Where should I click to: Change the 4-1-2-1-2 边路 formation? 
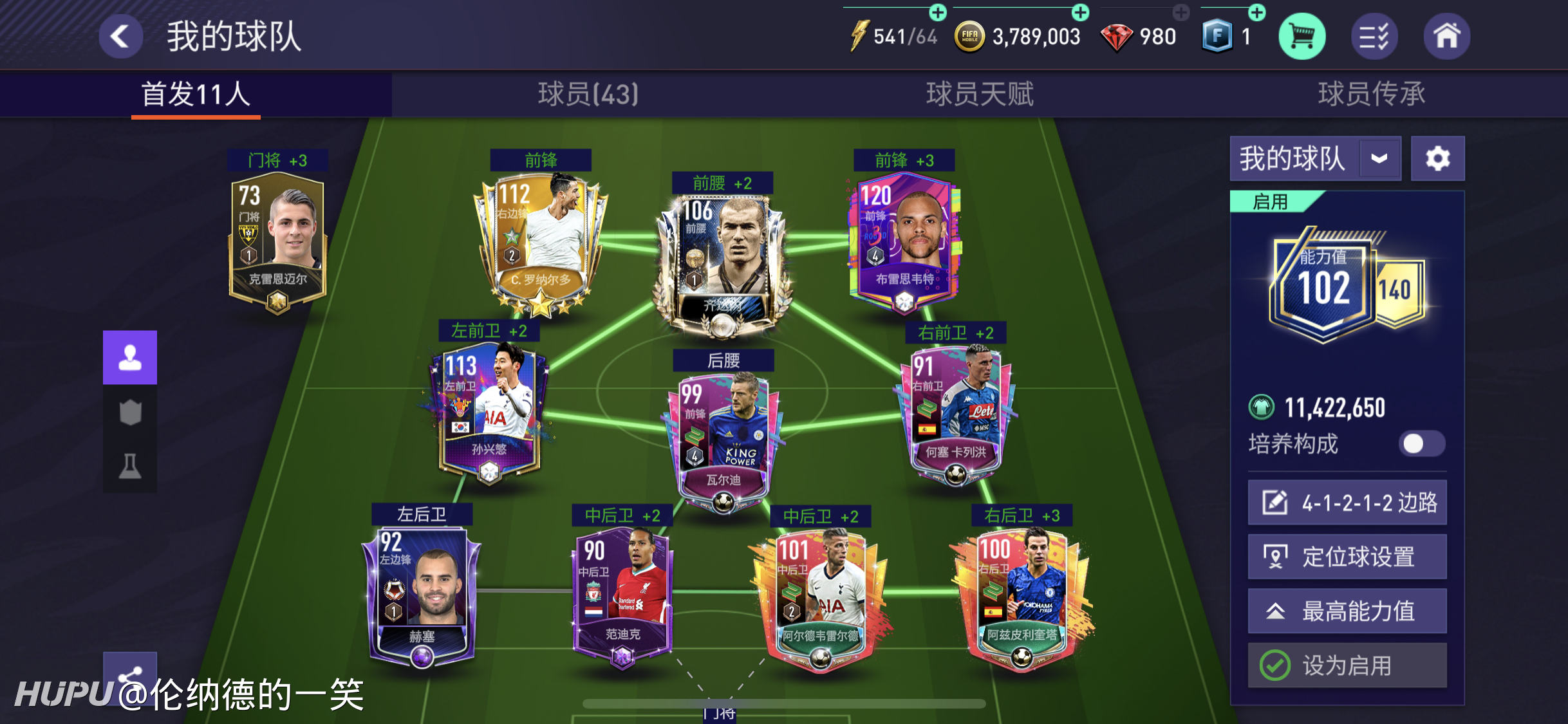[1347, 502]
